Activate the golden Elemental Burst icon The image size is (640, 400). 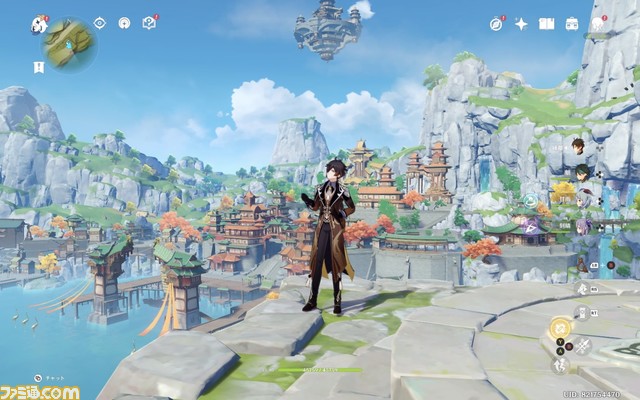[562, 327]
